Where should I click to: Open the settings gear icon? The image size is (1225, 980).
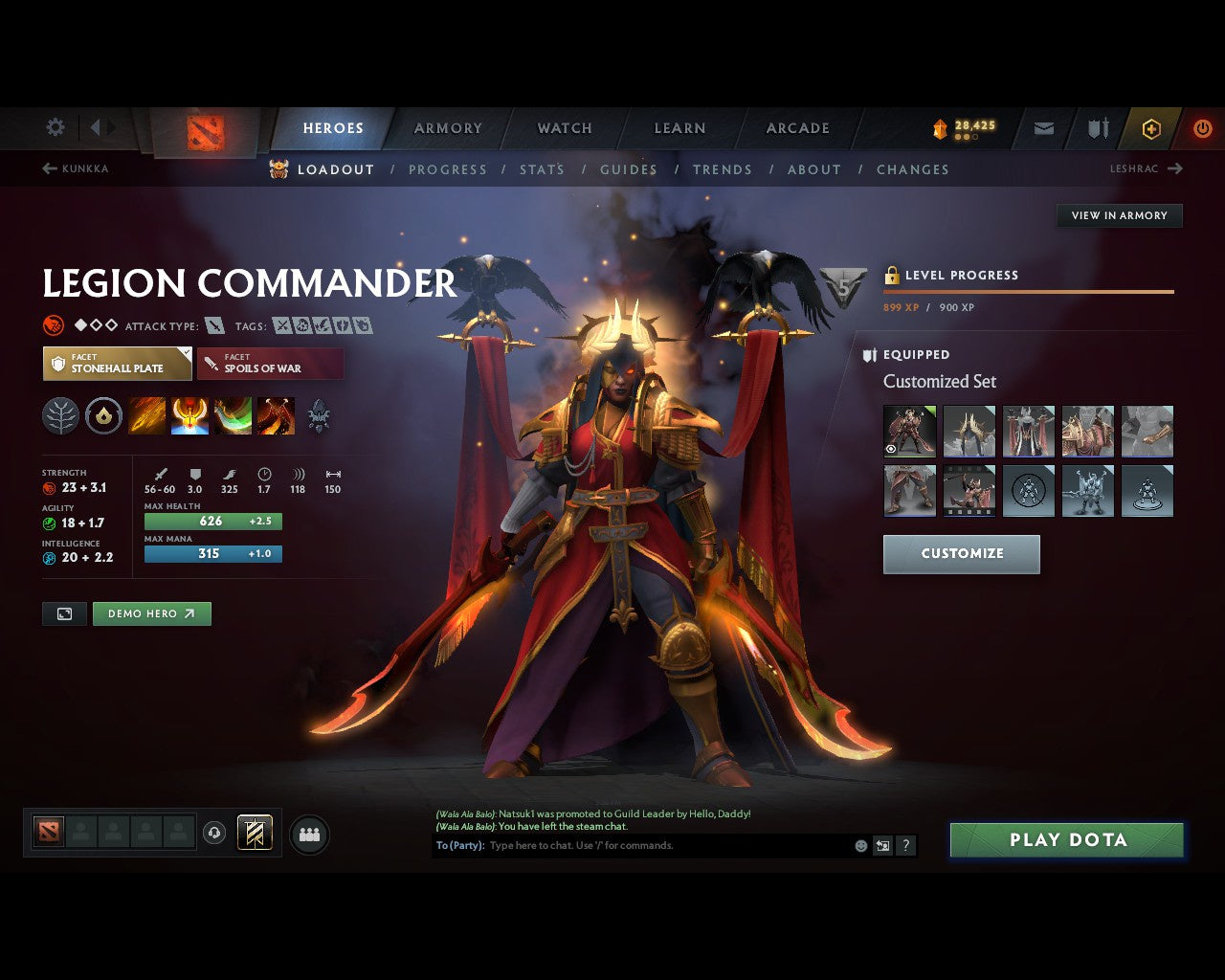[55, 127]
